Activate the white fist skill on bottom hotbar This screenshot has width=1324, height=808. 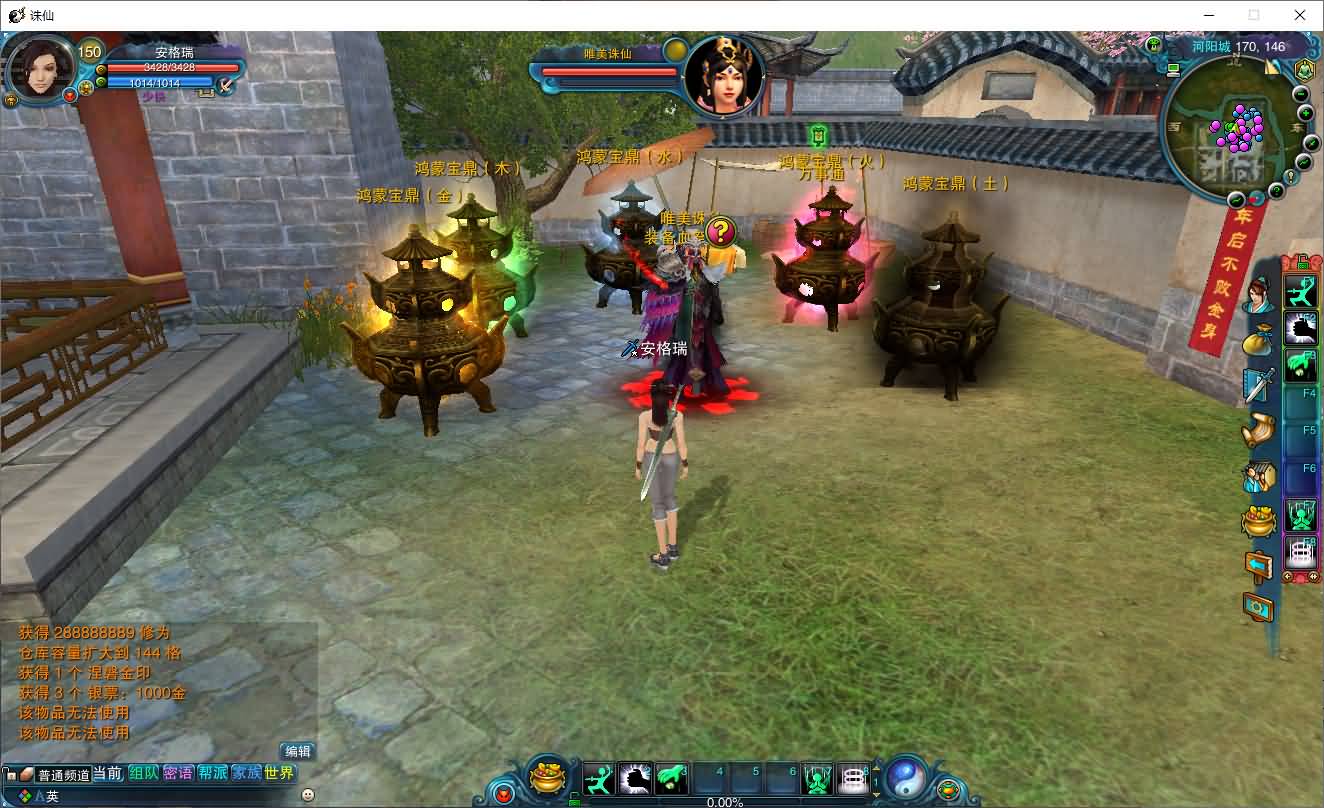pyautogui.click(x=635, y=778)
